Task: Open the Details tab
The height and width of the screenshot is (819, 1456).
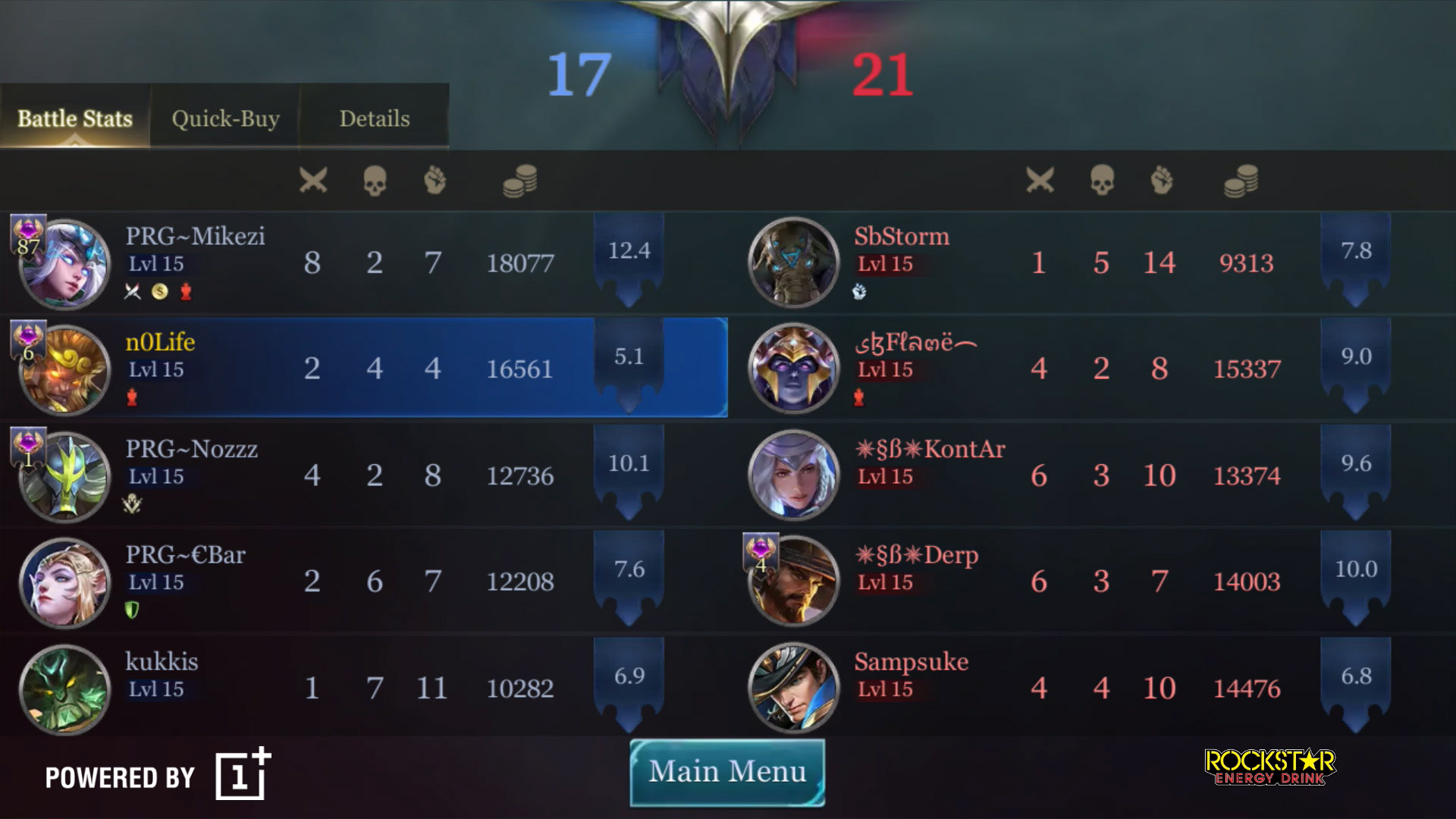Action: (x=374, y=118)
